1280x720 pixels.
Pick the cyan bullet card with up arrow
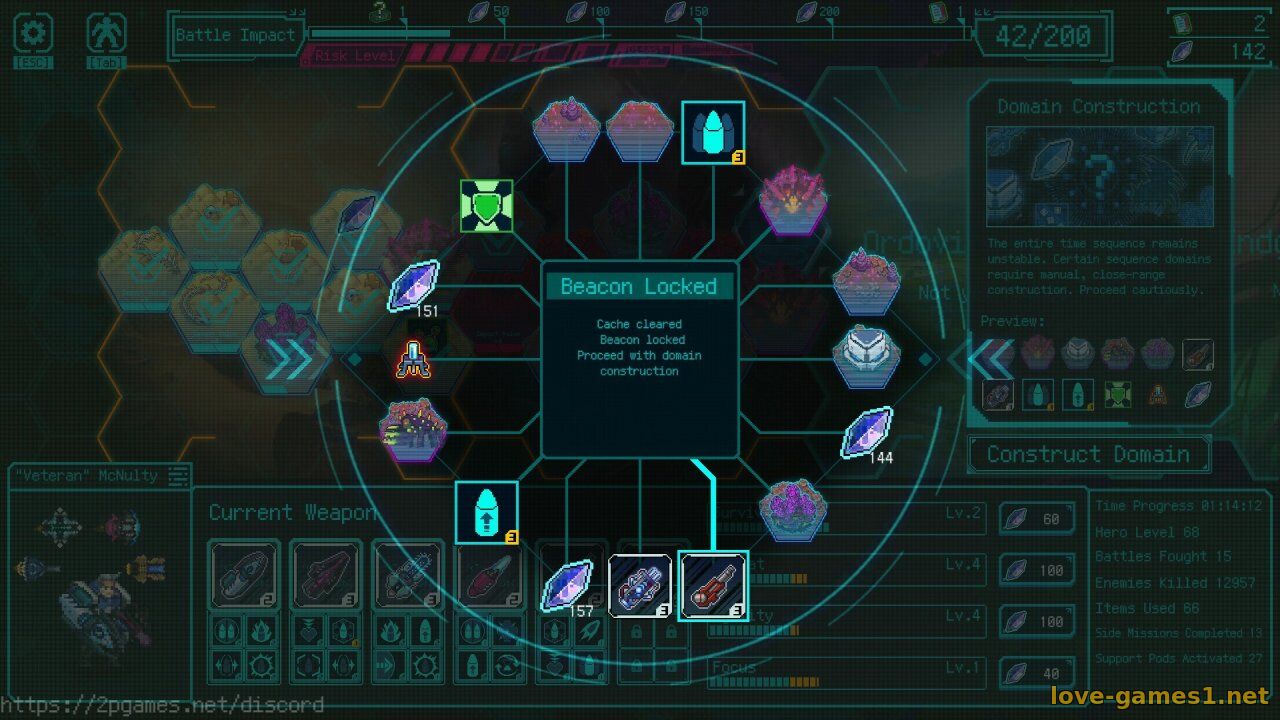tap(487, 512)
